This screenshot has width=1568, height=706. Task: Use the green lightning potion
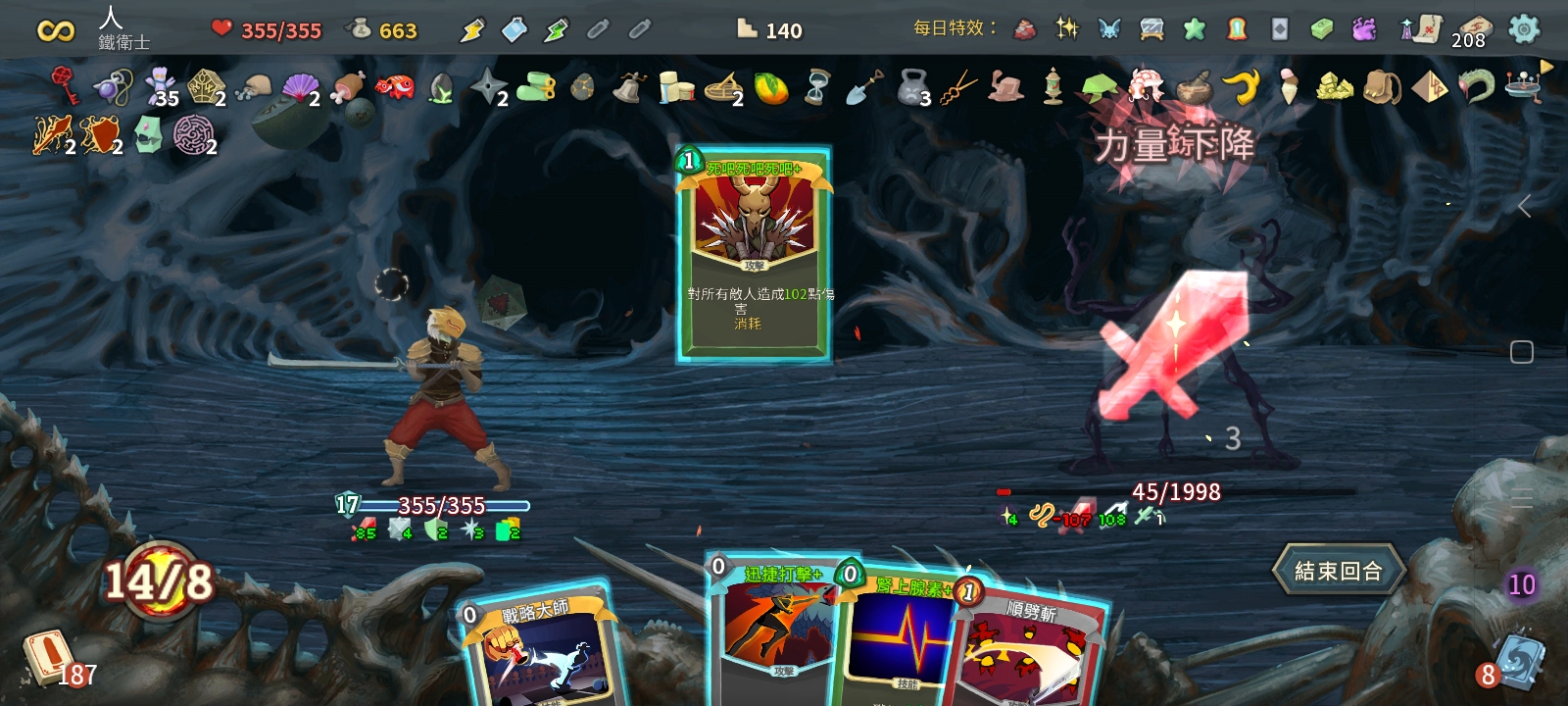click(x=556, y=30)
